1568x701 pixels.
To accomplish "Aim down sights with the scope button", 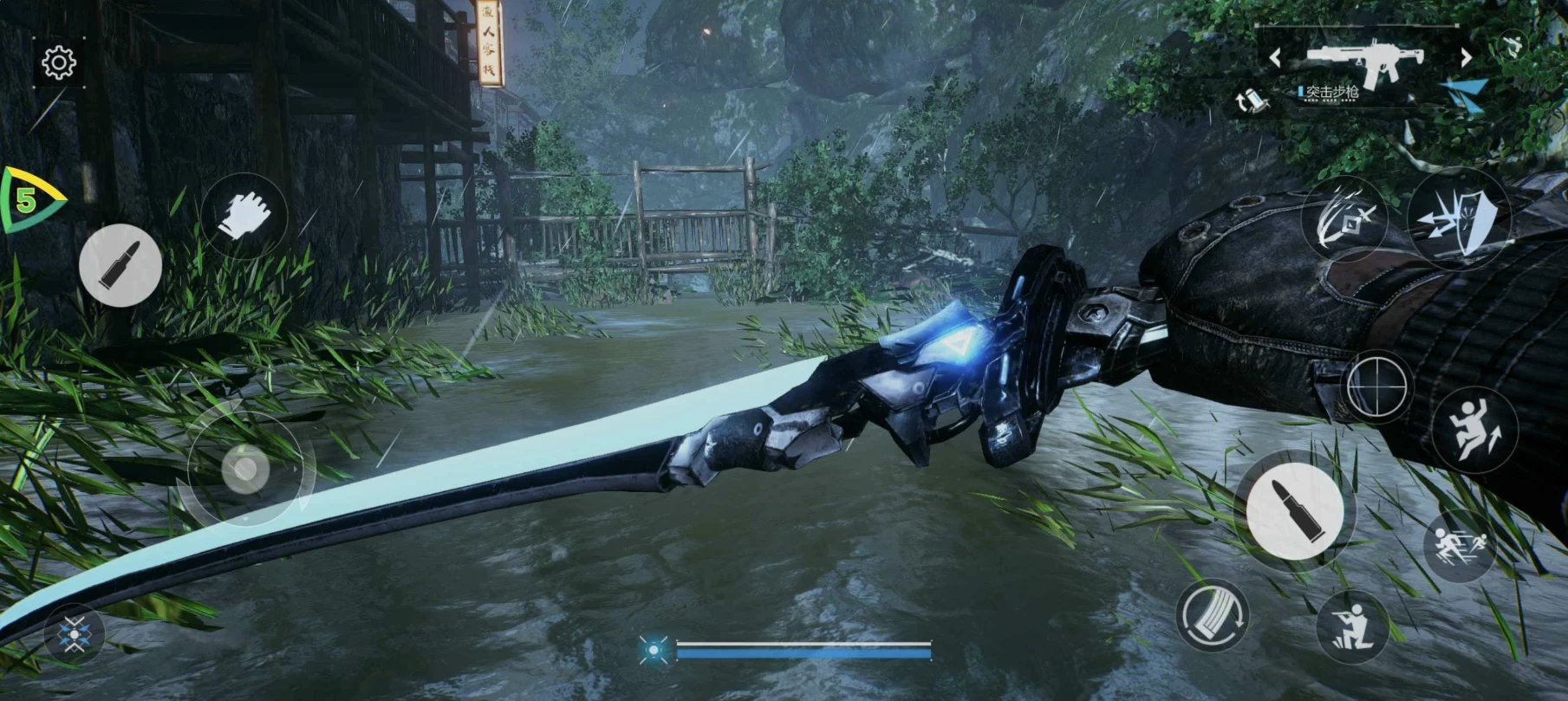I will [x=1376, y=386].
